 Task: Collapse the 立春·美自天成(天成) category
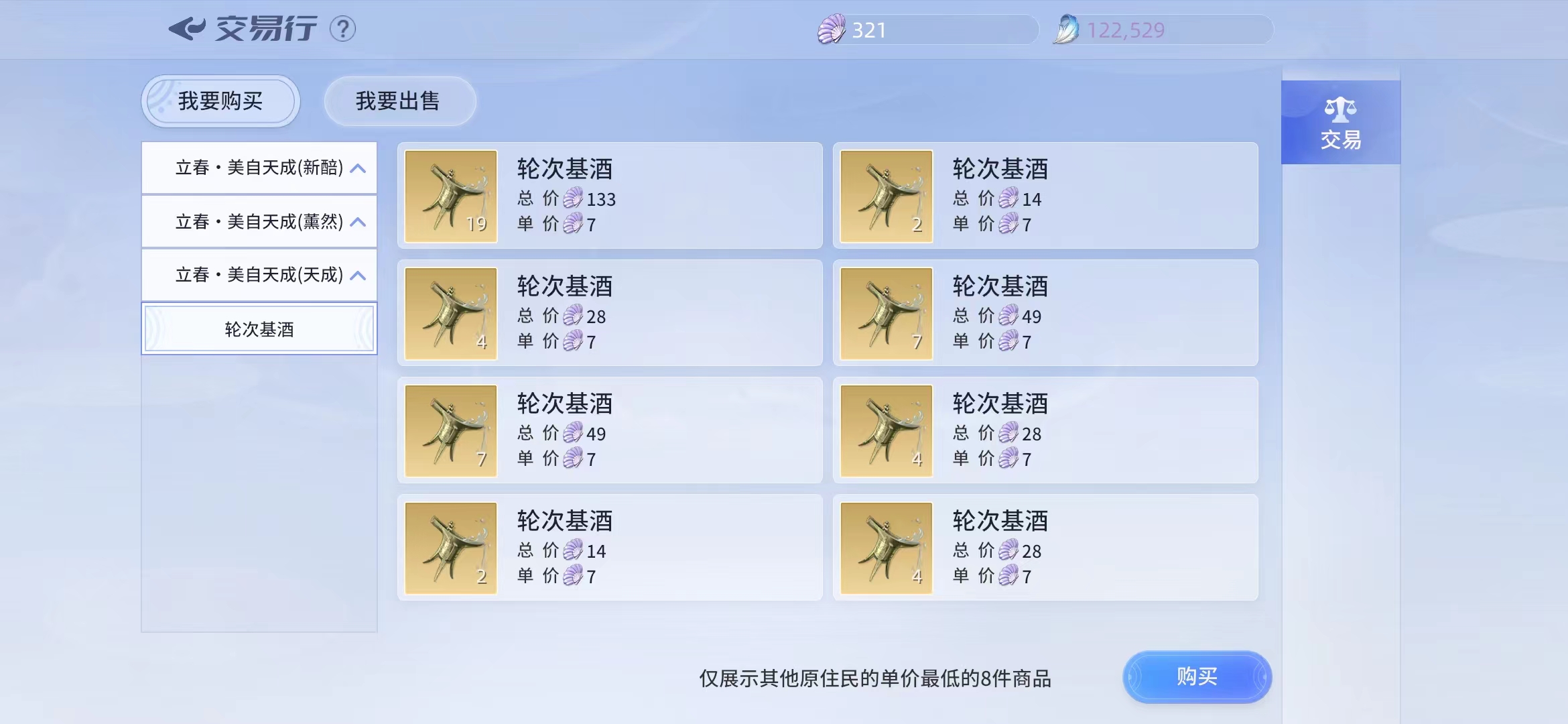259,275
